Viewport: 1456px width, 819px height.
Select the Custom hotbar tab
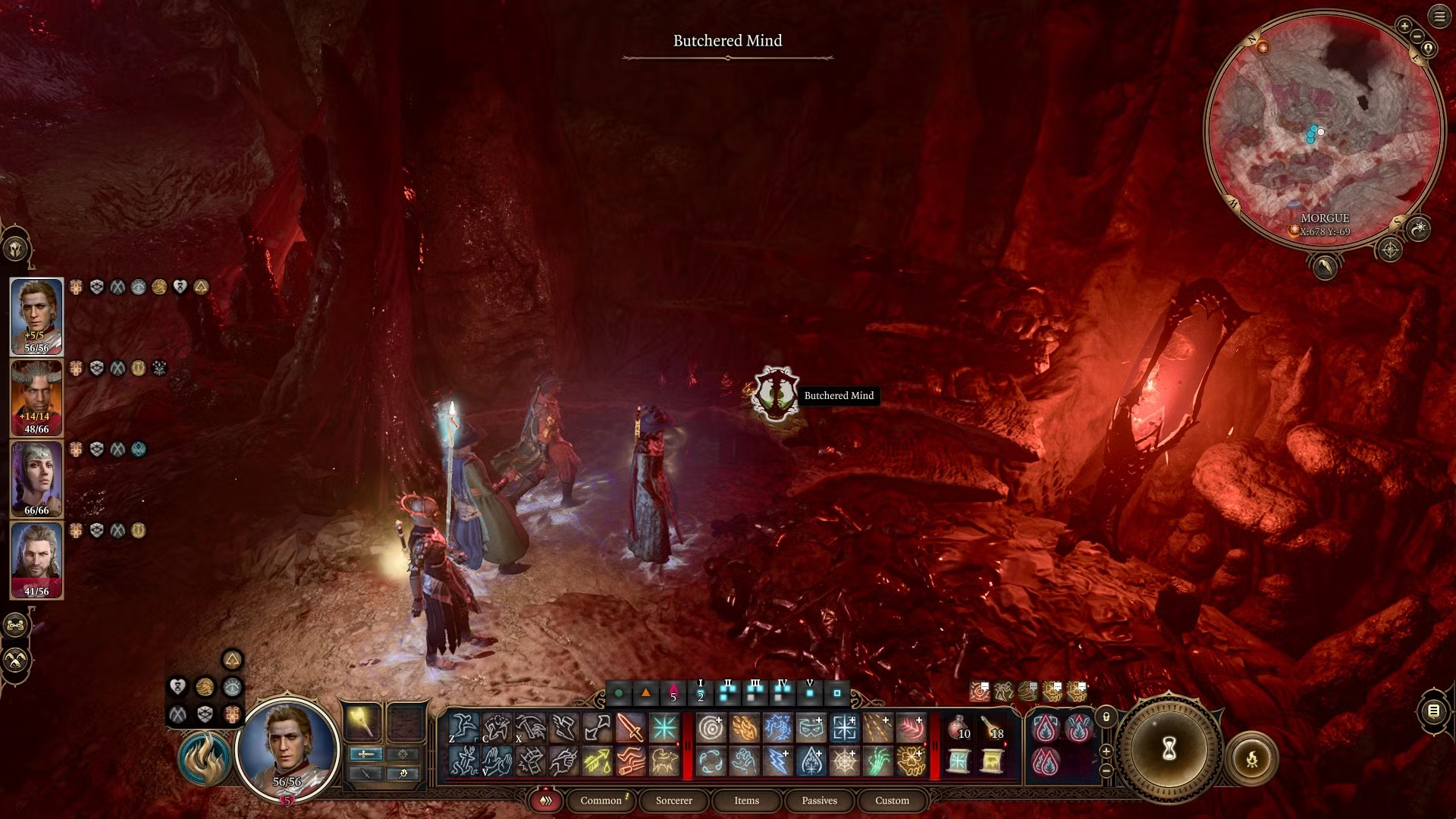892,801
